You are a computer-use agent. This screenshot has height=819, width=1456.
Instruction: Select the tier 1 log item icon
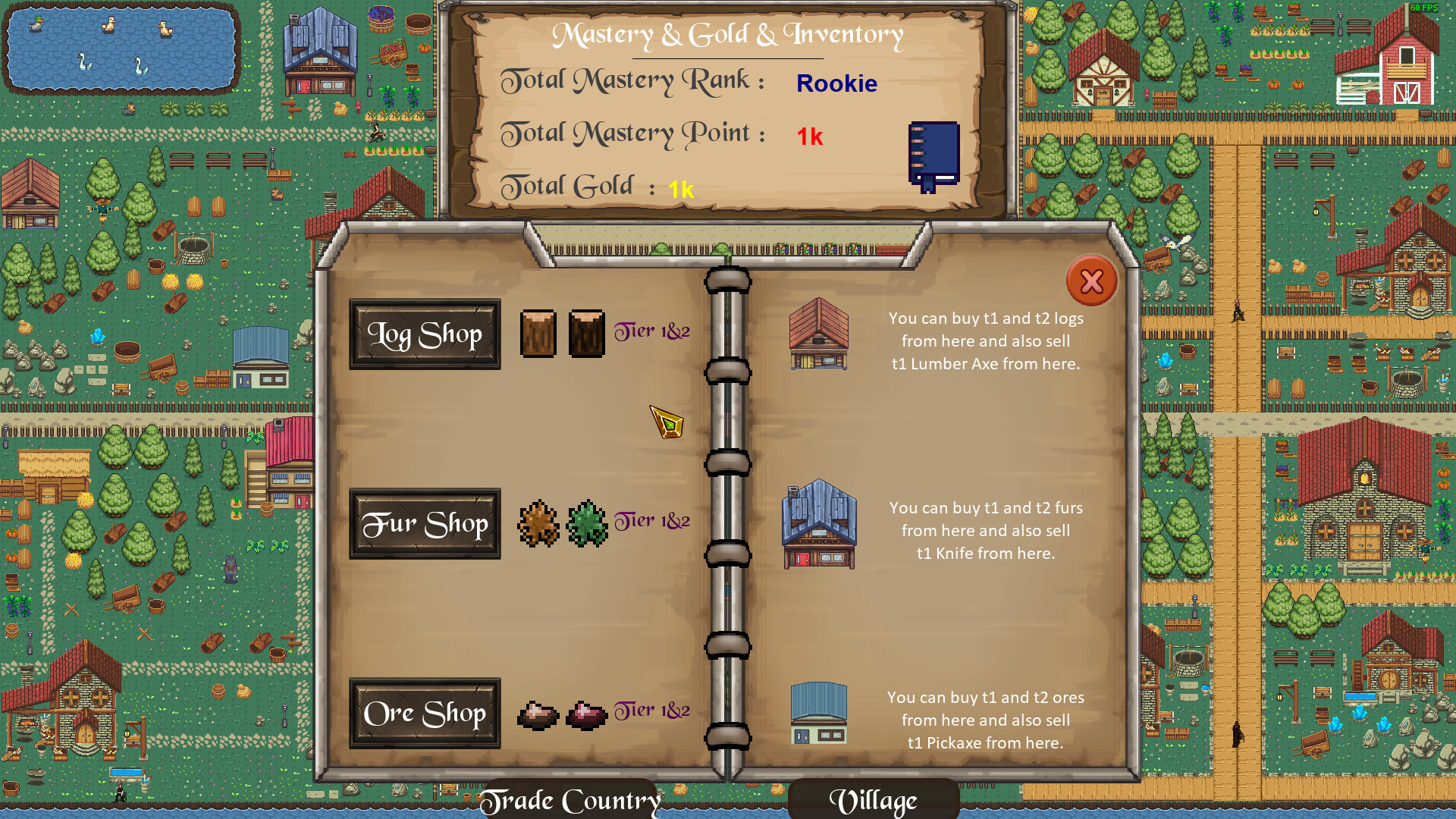[540, 334]
